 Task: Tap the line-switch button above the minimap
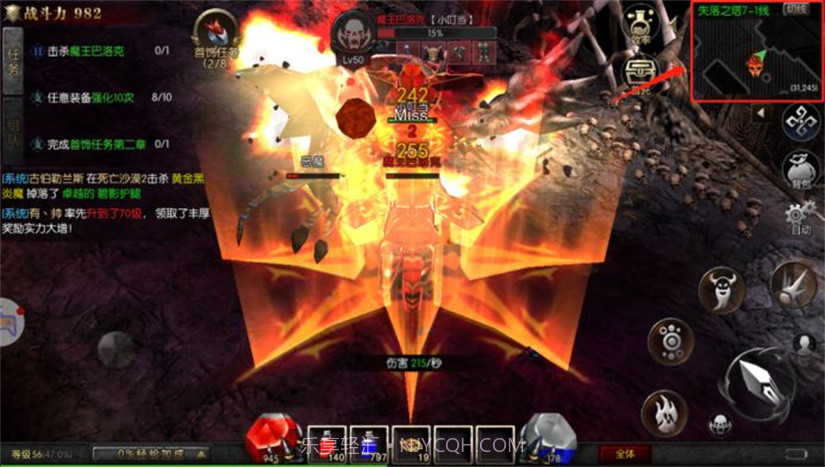pyautogui.click(x=795, y=9)
